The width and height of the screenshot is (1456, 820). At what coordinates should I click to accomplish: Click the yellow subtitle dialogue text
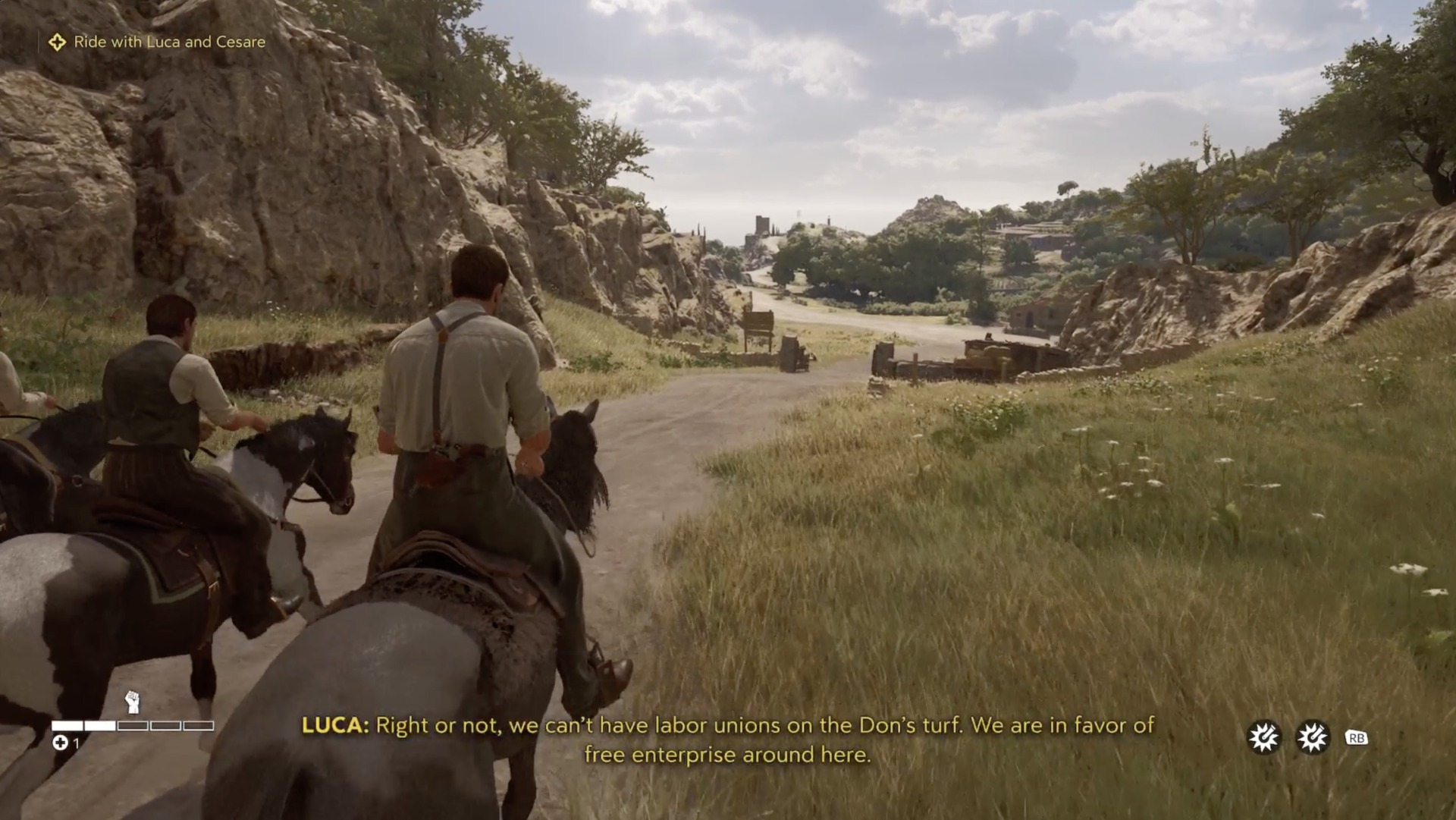[x=728, y=740]
